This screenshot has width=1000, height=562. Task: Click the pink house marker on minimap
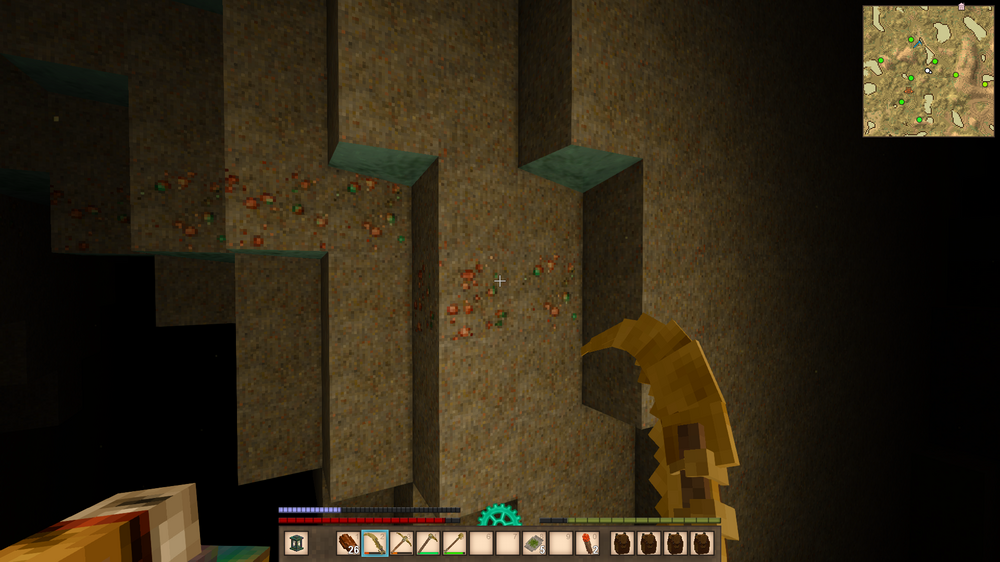click(961, 7)
